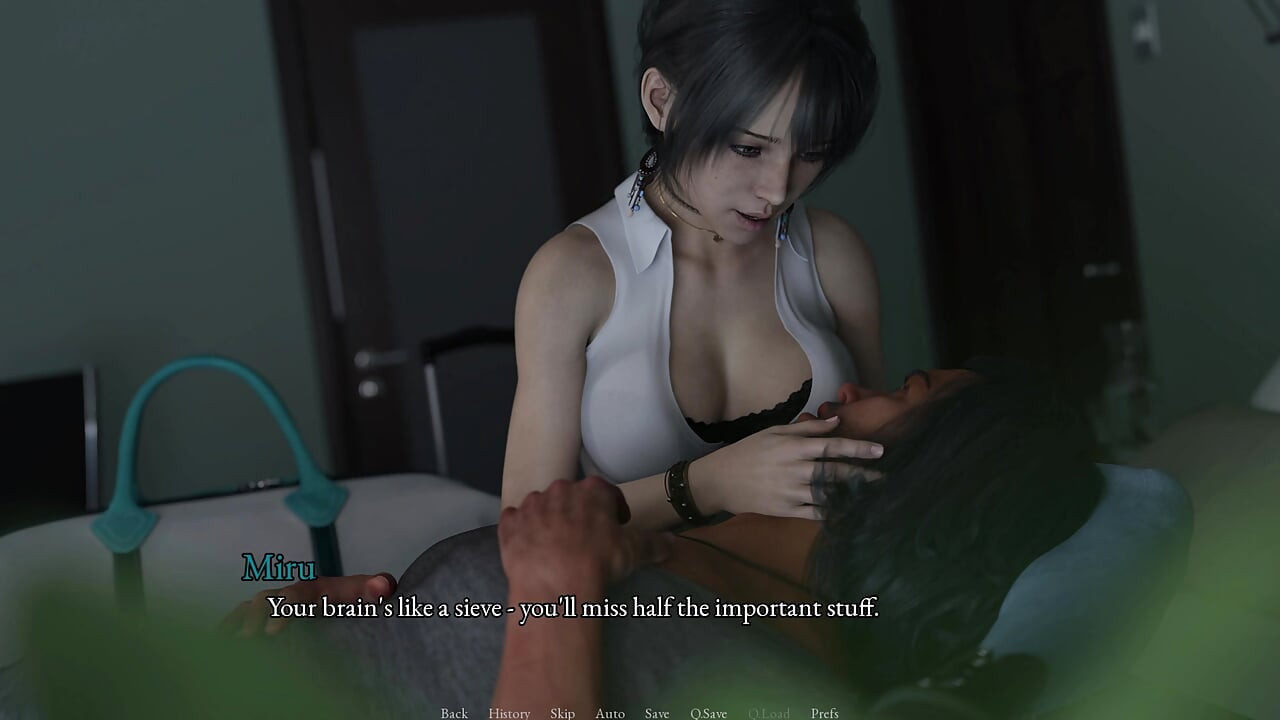Click the quick menu bar at bottom
This screenshot has width=1280, height=720.
(640, 713)
